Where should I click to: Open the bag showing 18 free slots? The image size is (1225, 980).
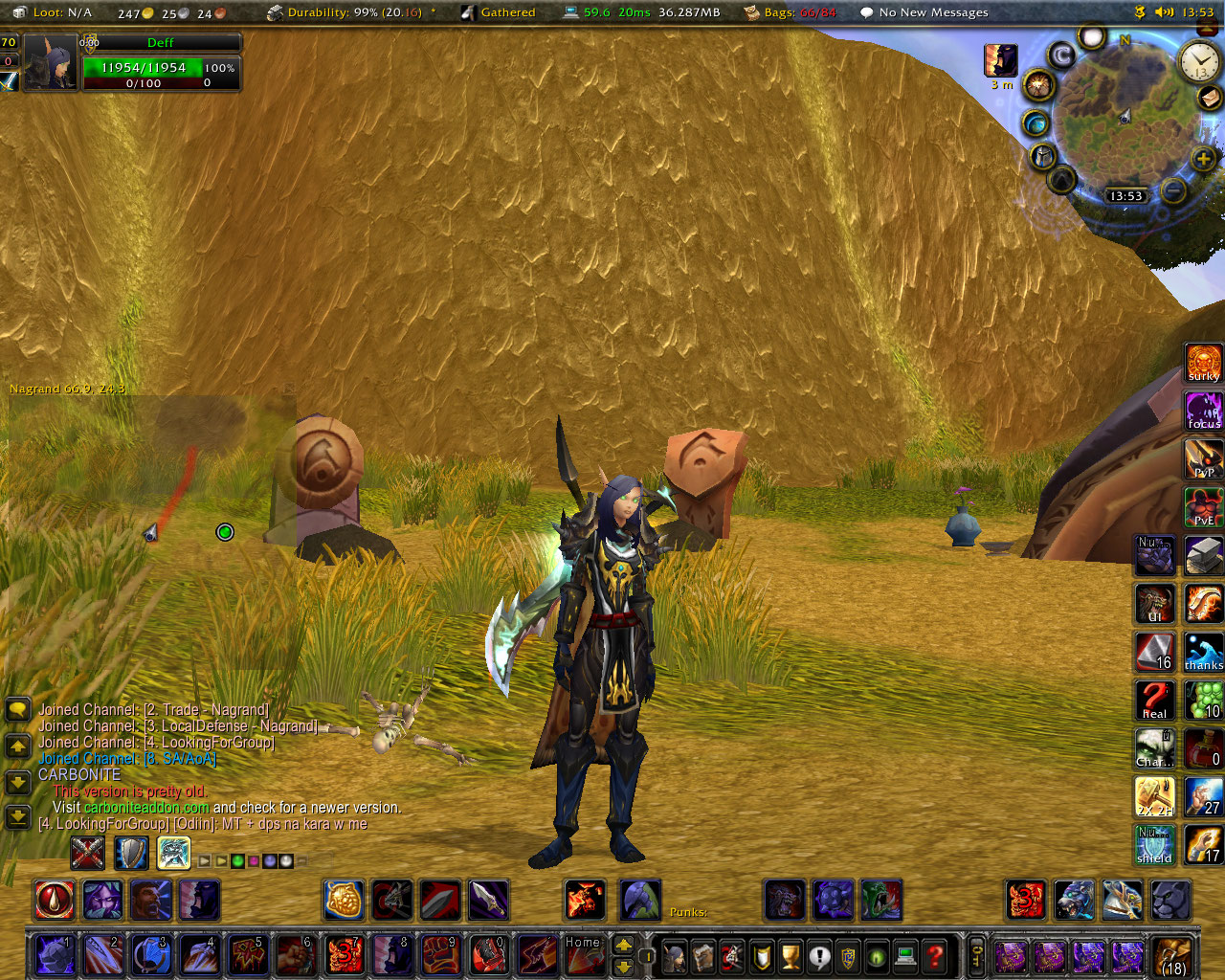coord(1173,955)
